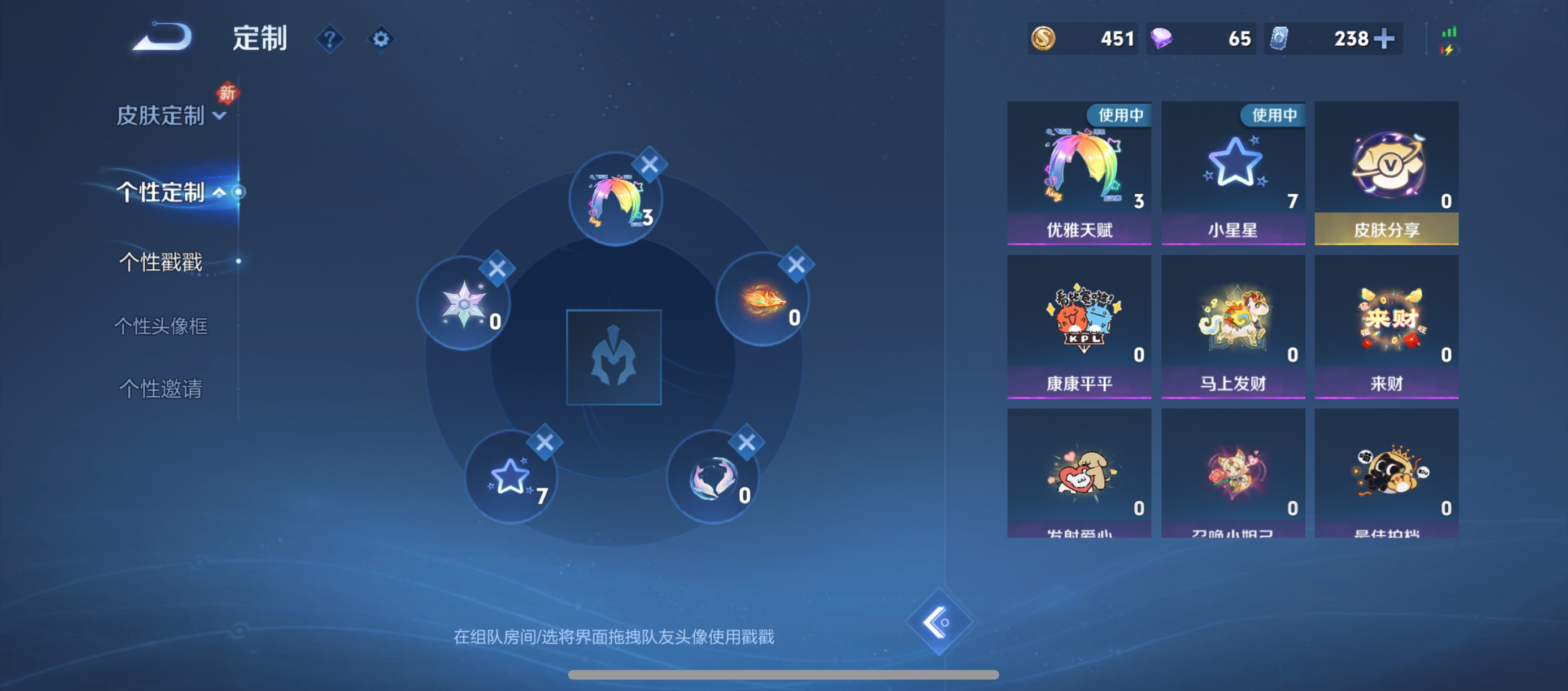This screenshot has height=691, width=1568.
Task: Click the central helmet placeholder slot
Action: coord(614,358)
